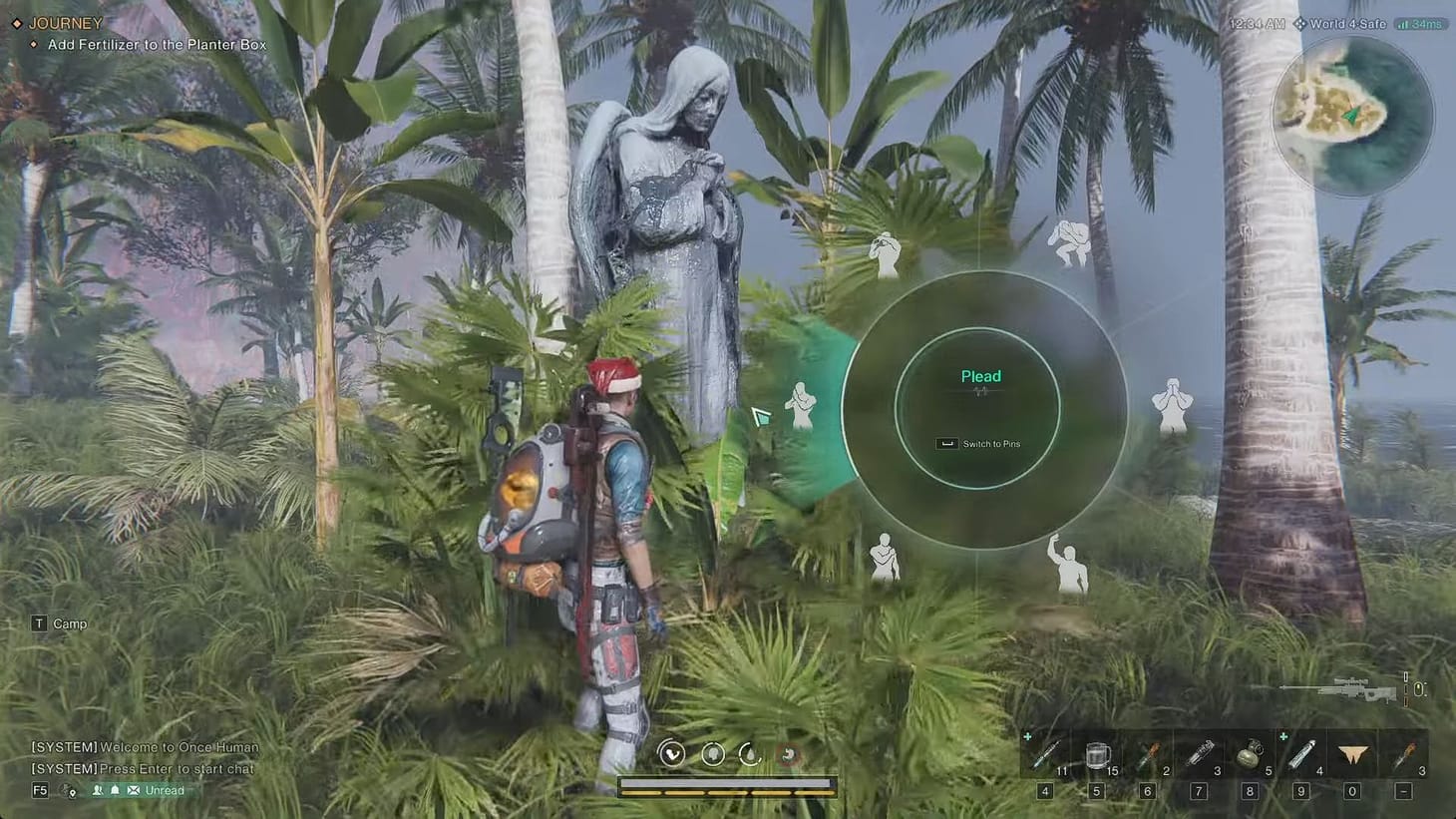Image resolution: width=1456 pixels, height=819 pixels.
Task: Toggle the water droplet status indicator
Action: pyautogui.click(x=750, y=755)
